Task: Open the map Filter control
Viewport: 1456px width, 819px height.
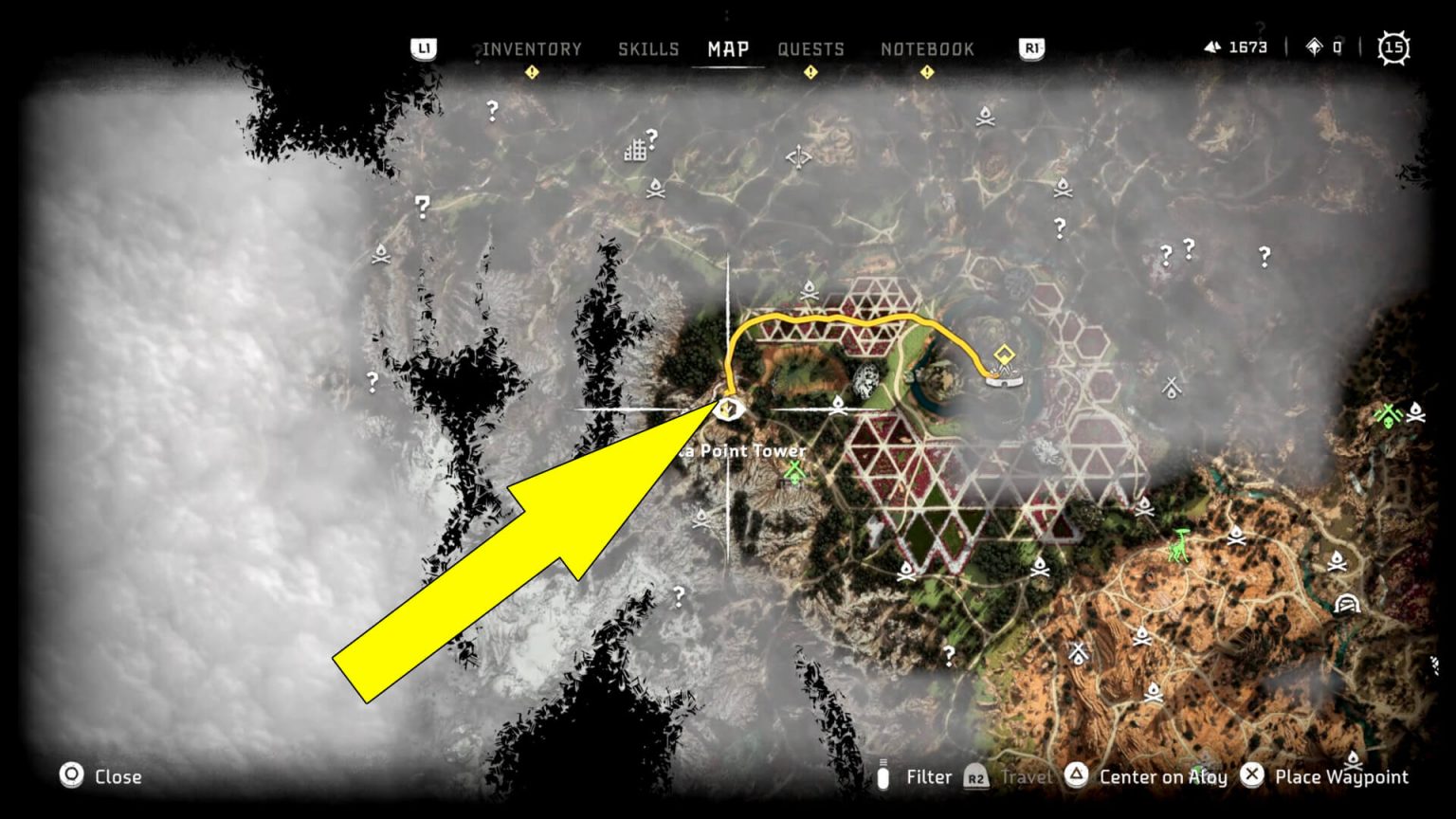Action: tap(928, 776)
